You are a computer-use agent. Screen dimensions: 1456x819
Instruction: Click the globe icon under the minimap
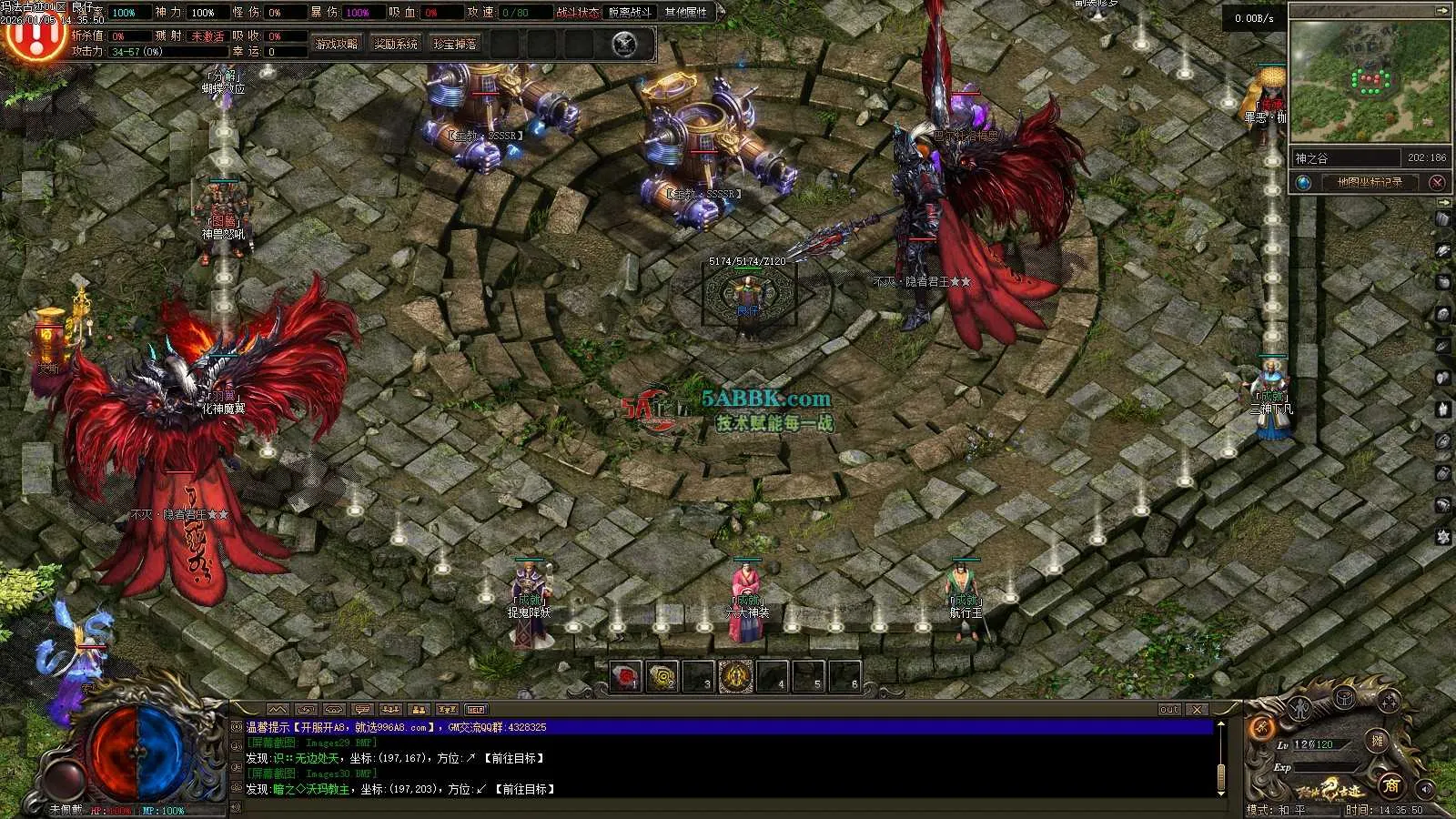[1304, 183]
